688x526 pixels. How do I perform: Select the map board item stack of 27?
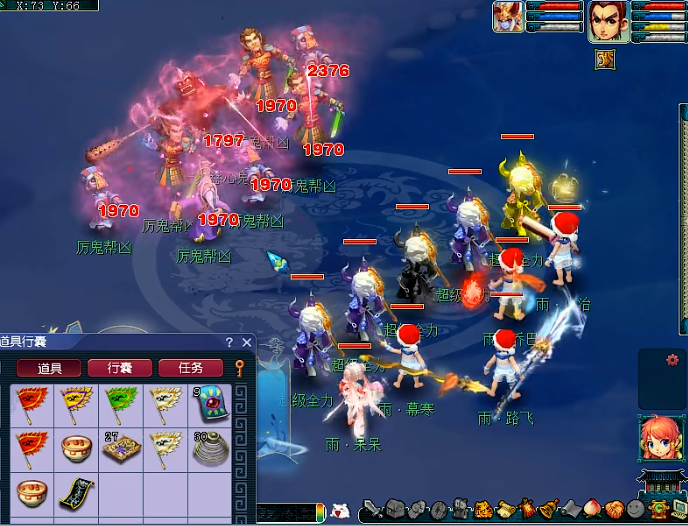tap(118, 449)
